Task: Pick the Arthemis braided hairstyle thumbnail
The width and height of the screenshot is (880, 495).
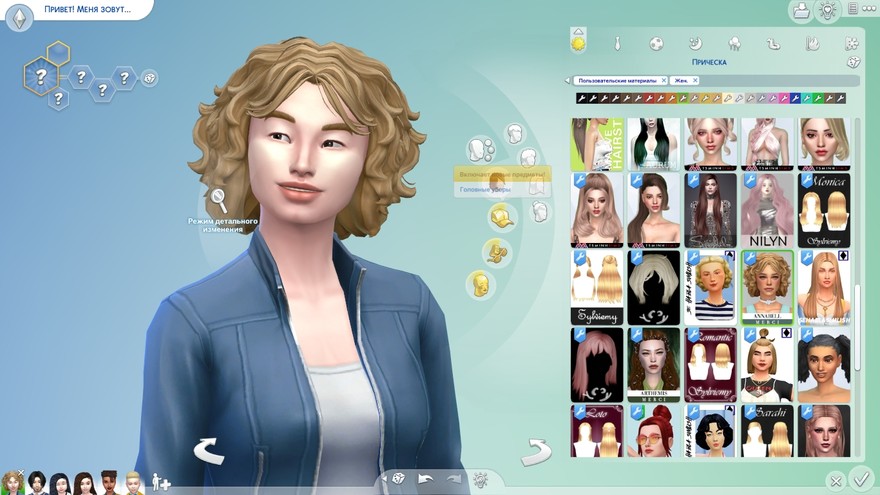Action: click(x=653, y=364)
